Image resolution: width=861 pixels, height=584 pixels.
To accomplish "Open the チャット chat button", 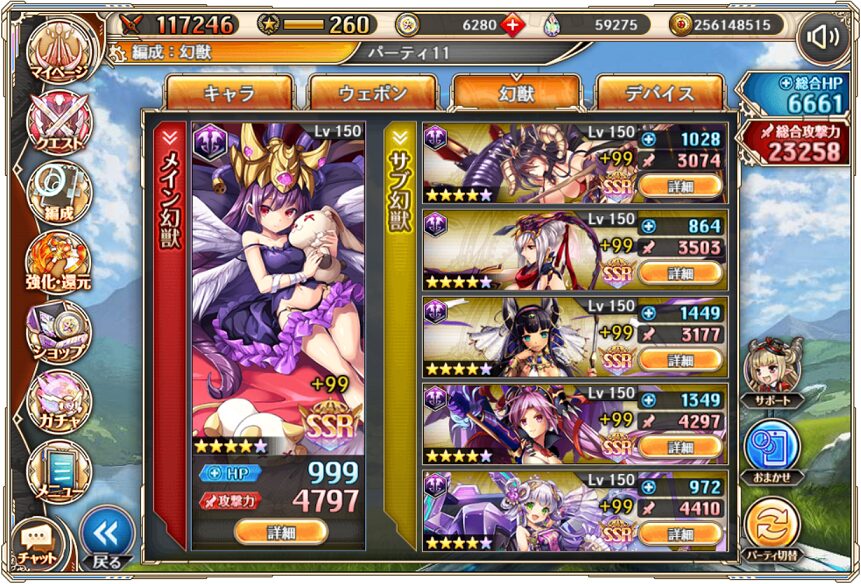I will [x=38, y=544].
